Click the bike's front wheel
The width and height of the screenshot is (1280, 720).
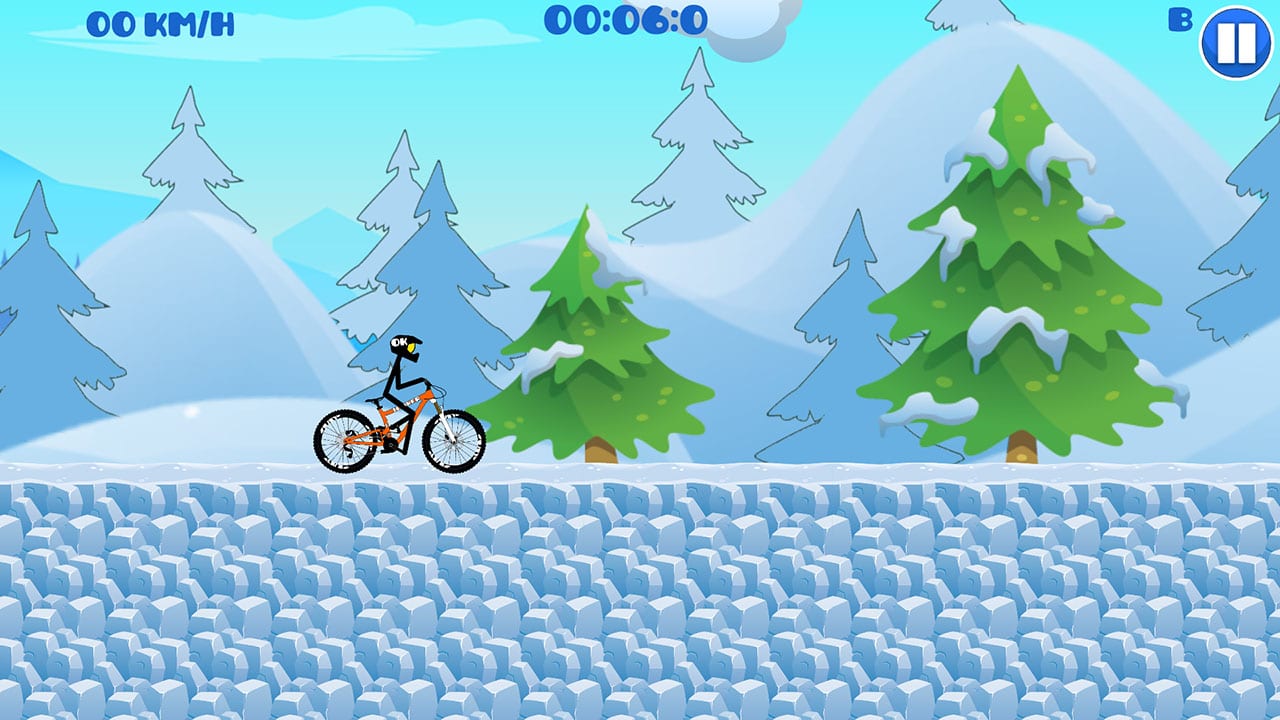(x=452, y=440)
